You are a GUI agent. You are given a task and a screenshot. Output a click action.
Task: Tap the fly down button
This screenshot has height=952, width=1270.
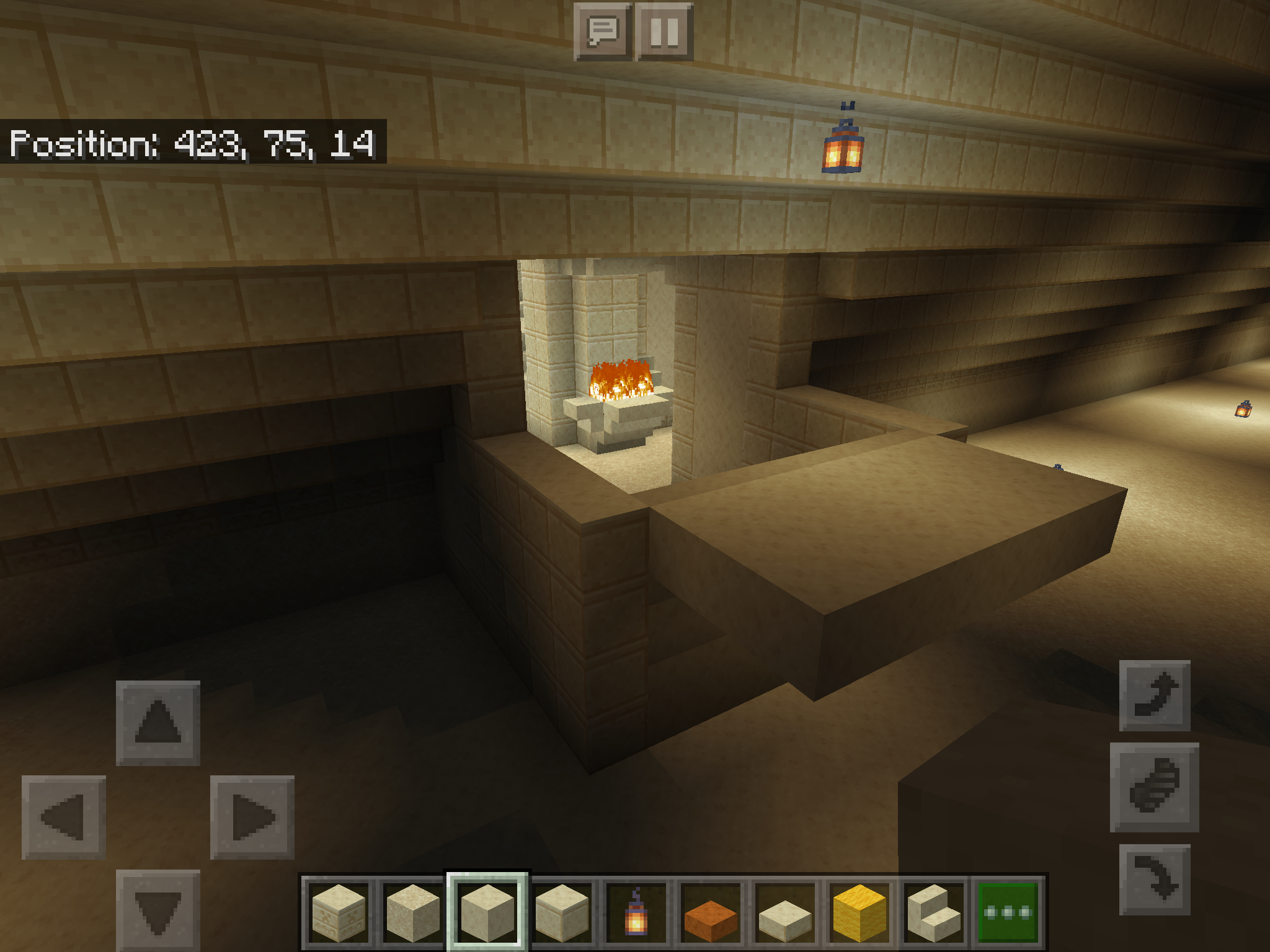point(1155,879)
